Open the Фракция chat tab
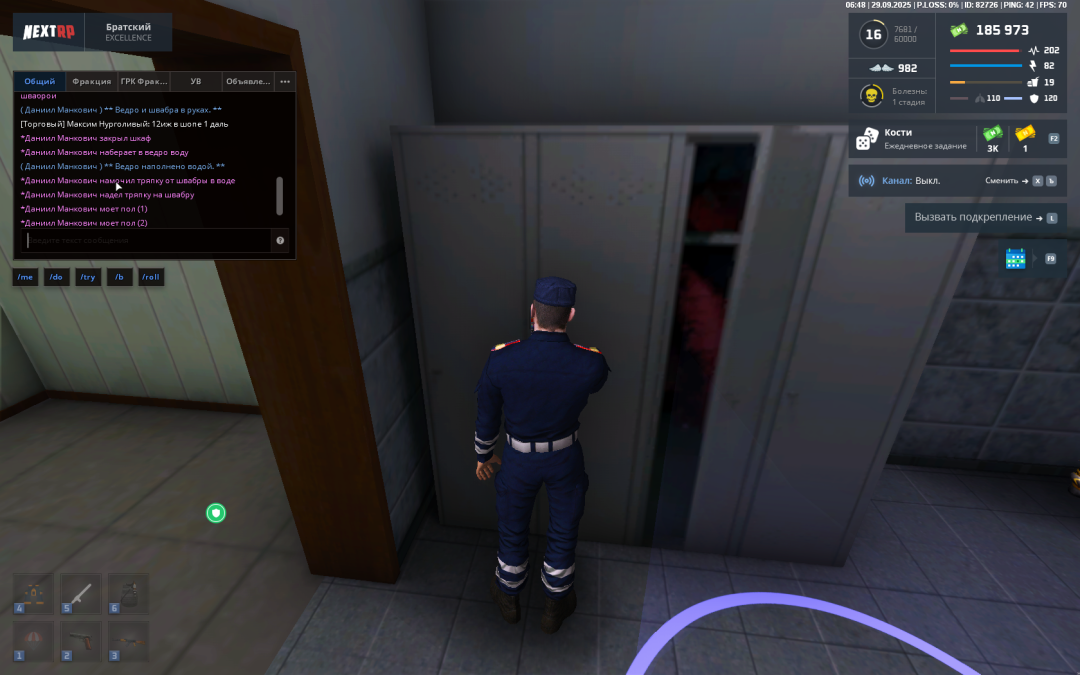This screenshot has width=1080, height=675. 92,81
